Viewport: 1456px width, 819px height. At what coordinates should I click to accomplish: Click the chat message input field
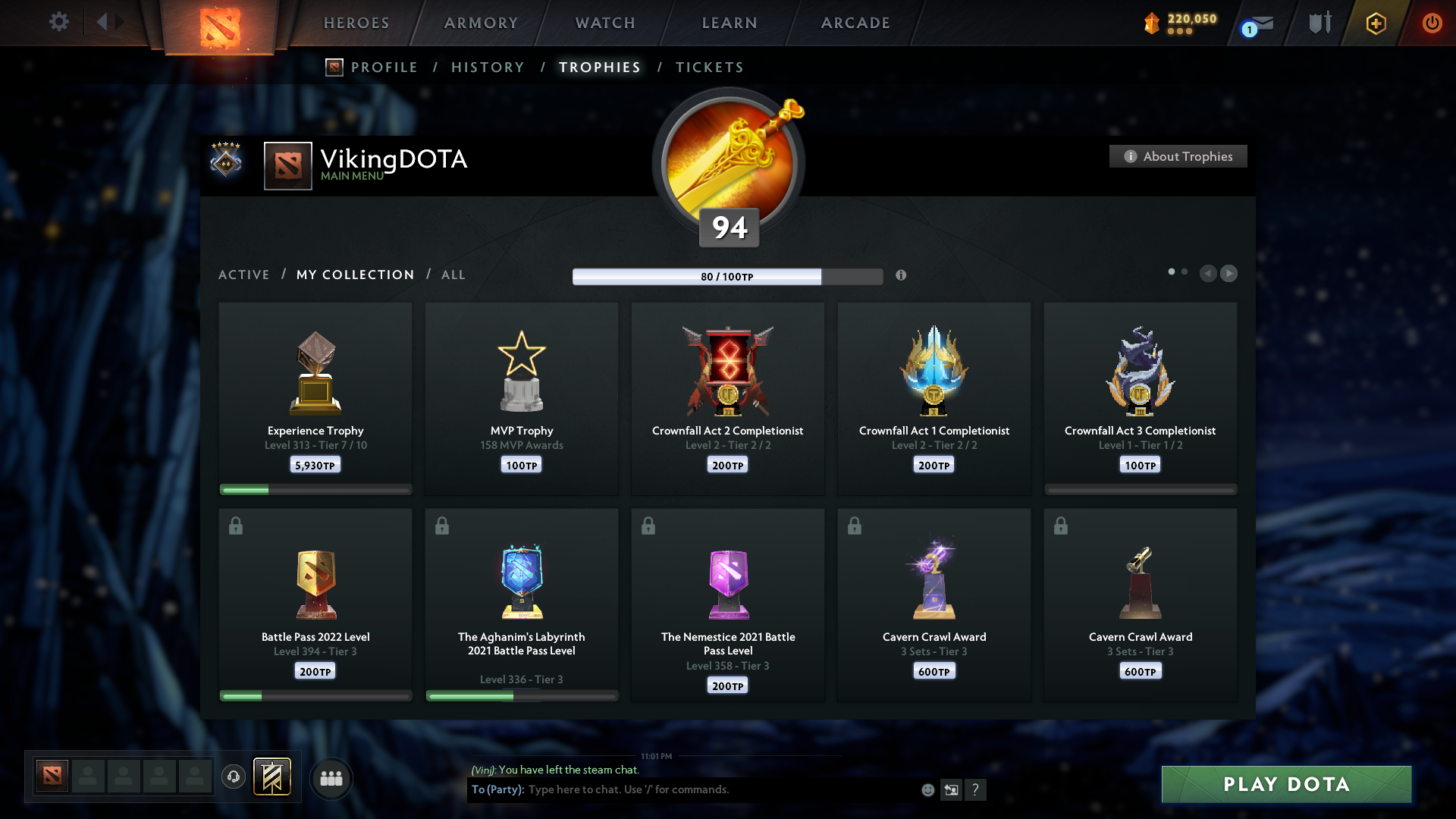click(x=682, y=789)
